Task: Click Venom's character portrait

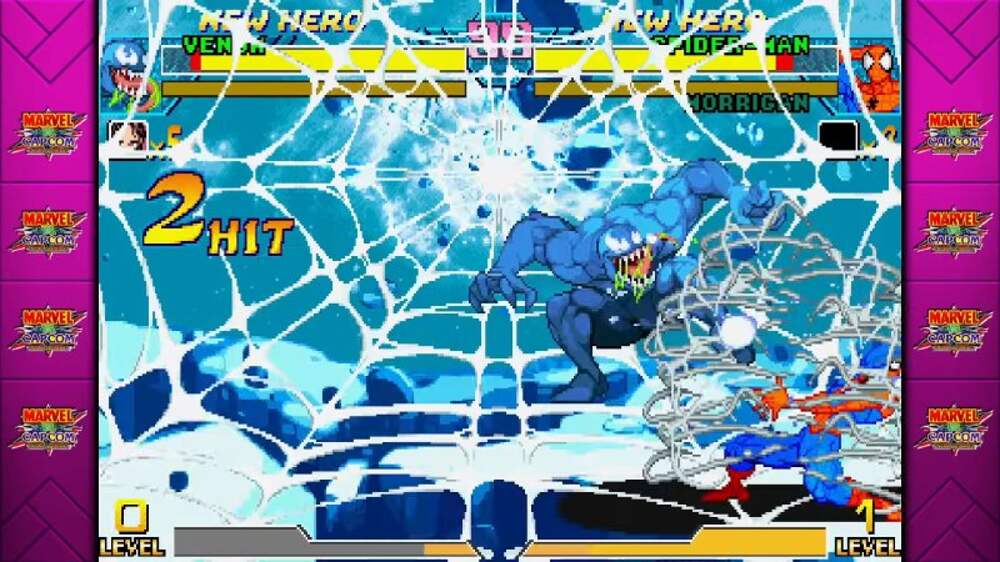Action: point(128,74)
